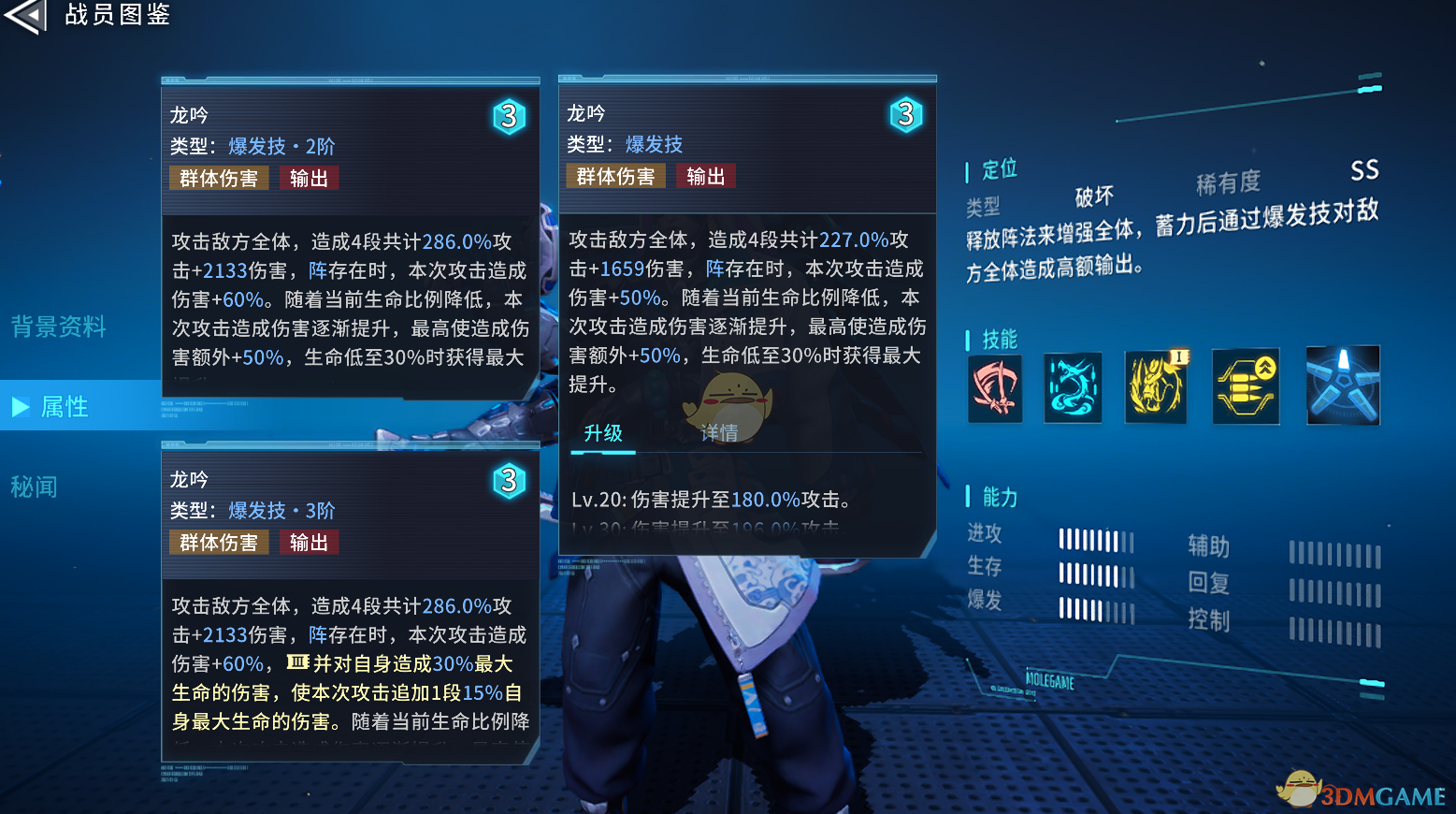
Task: Select the 升级 tab
Action: point(602,433)
